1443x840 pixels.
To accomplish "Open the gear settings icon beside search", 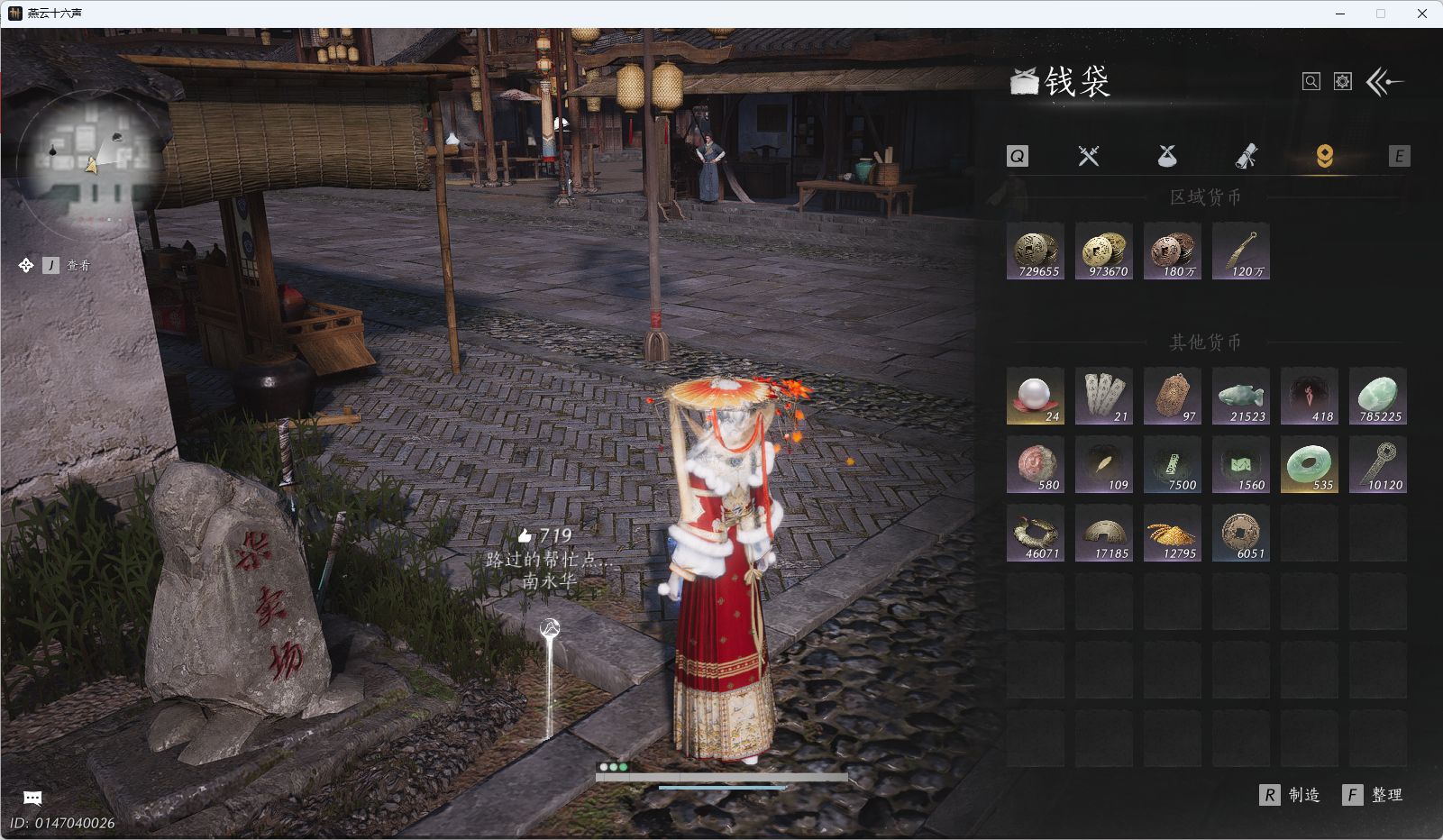I will point(1343,82).
